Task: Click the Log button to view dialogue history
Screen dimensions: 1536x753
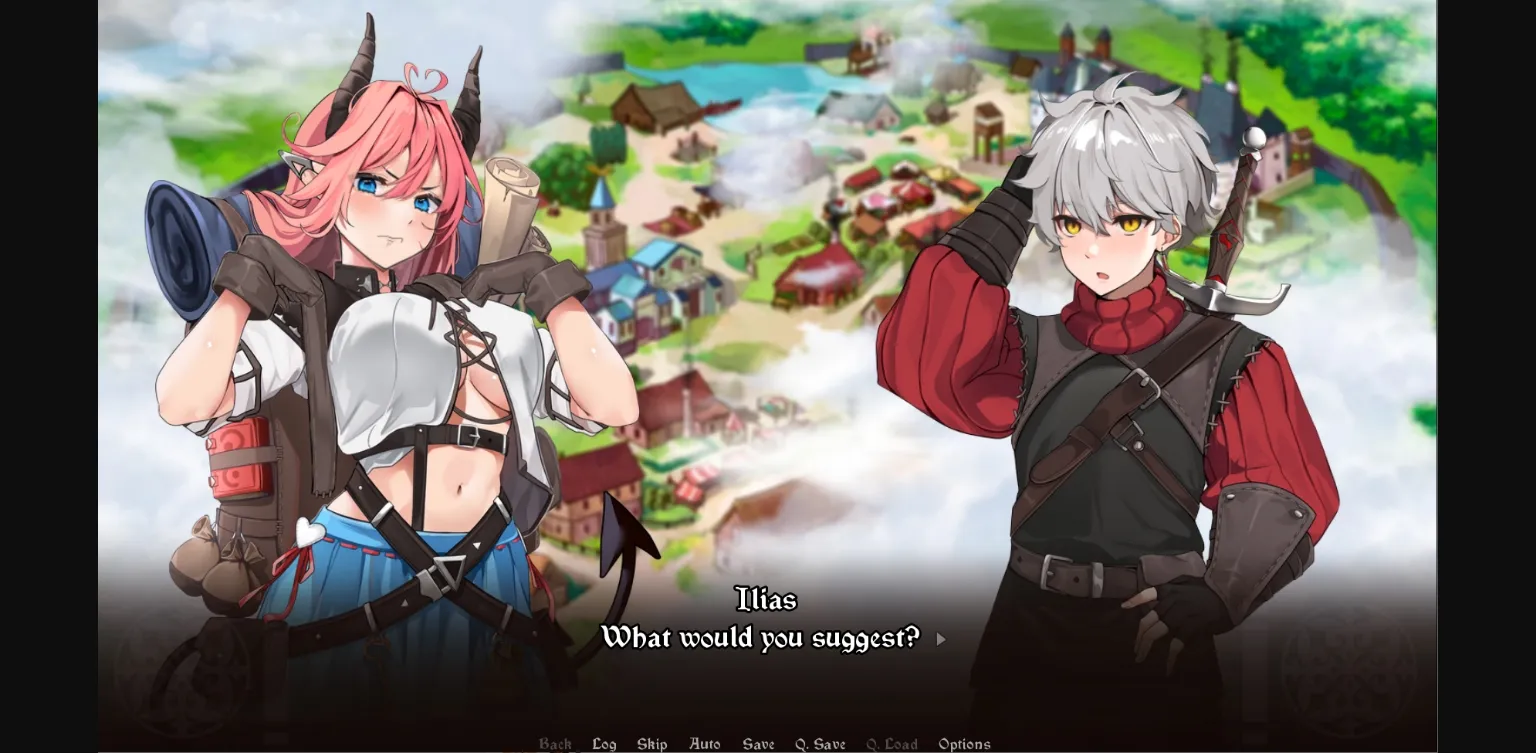Action: coord(603,744)
